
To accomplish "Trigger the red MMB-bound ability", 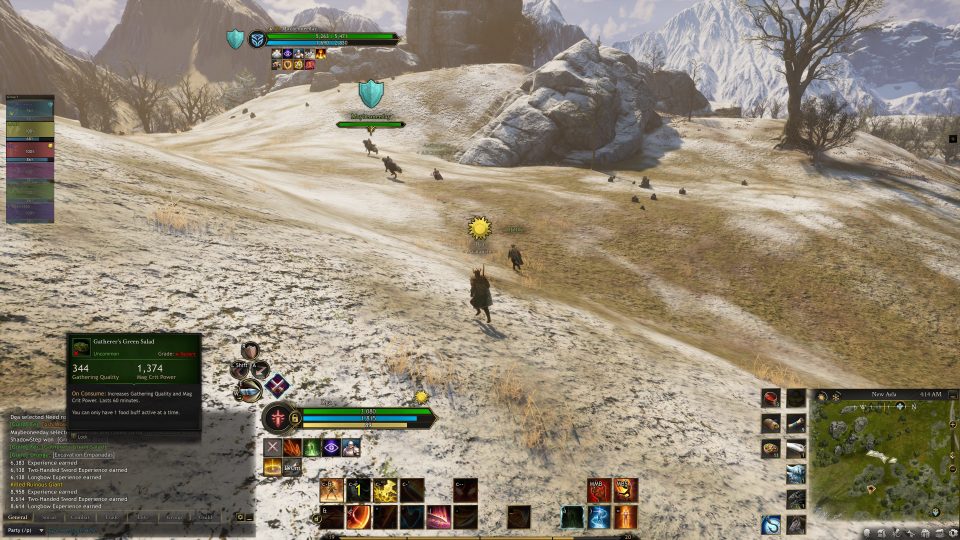I will [x=598, y=490].
